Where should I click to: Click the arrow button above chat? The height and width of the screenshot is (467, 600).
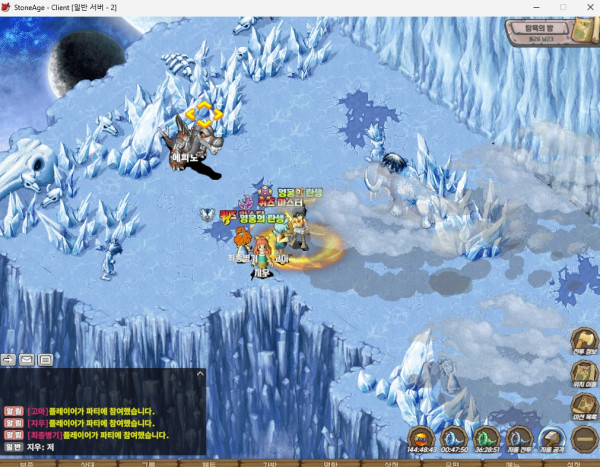[9, 359]
